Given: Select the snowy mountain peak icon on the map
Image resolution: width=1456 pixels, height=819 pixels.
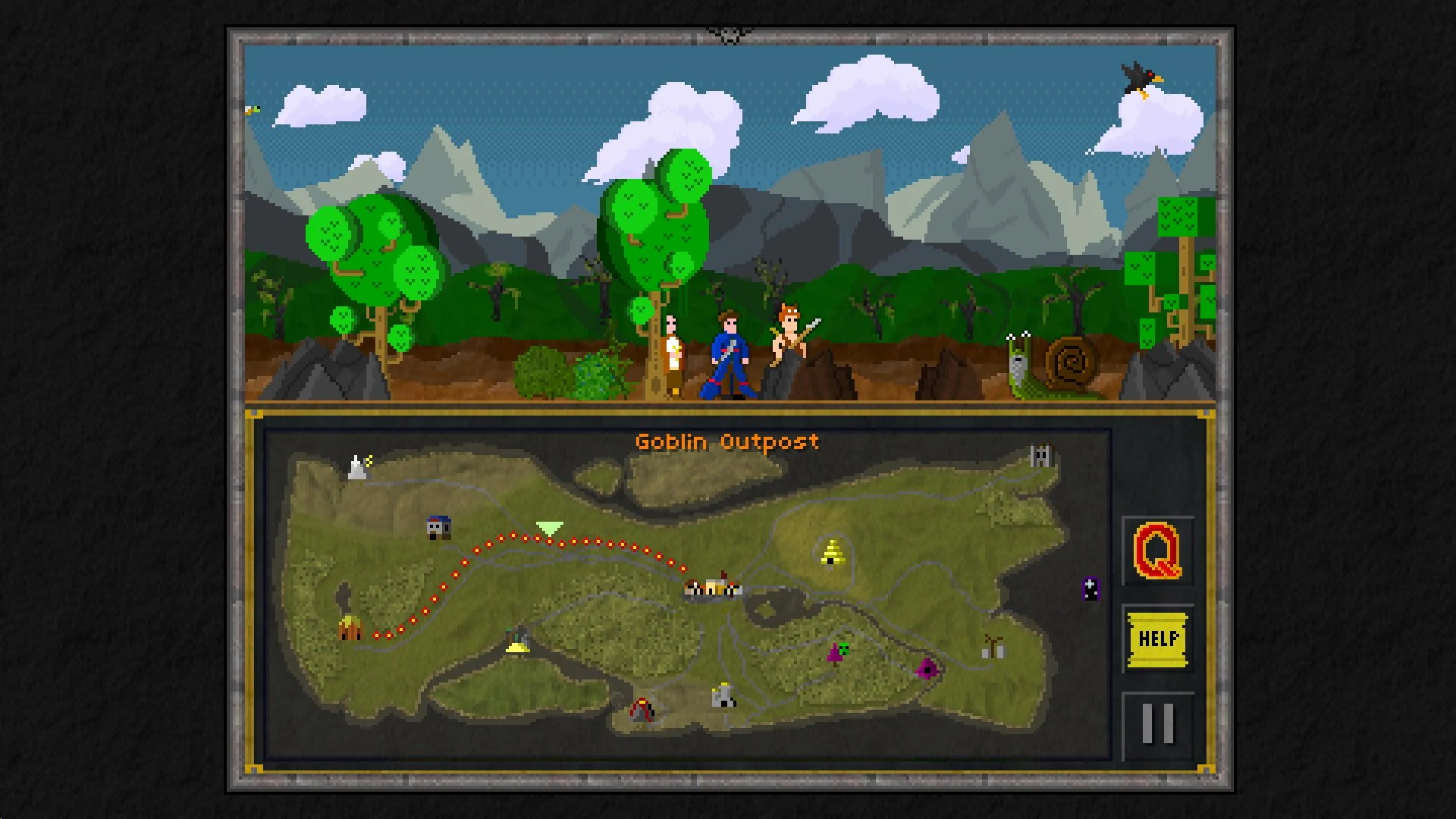Looking at the screenshot, I should pyautogui.click(x=356, y=466).
